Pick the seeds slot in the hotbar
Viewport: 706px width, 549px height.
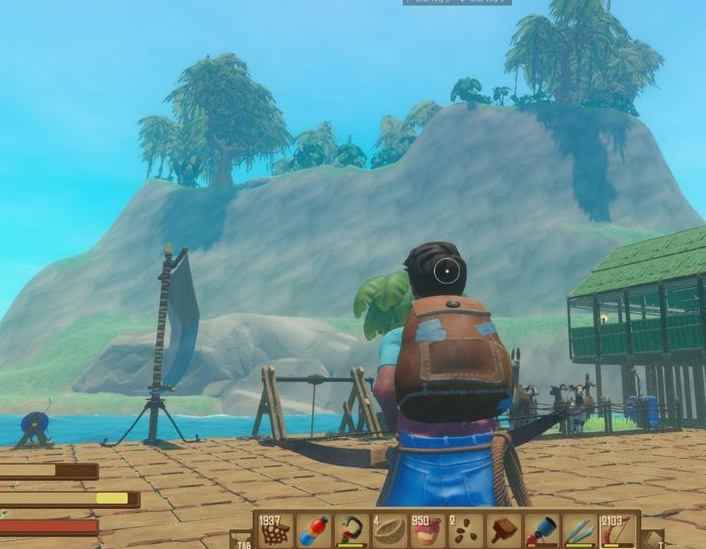464,530
